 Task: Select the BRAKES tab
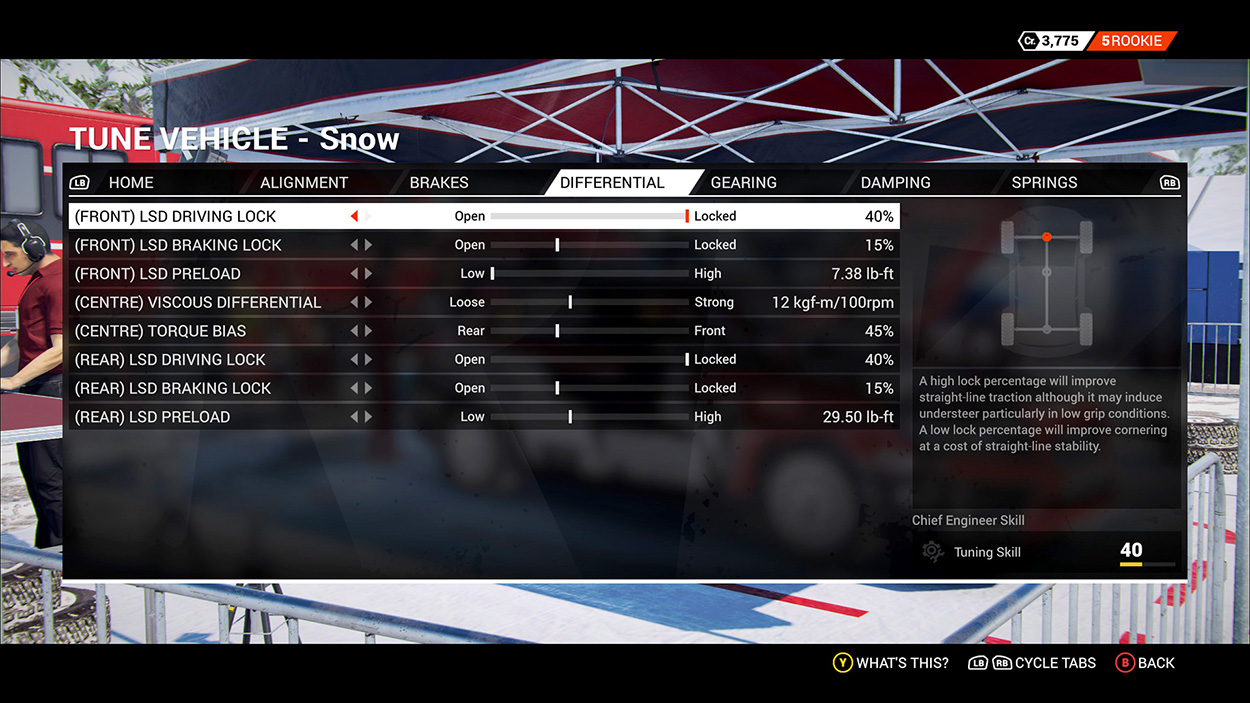(439, 182)
